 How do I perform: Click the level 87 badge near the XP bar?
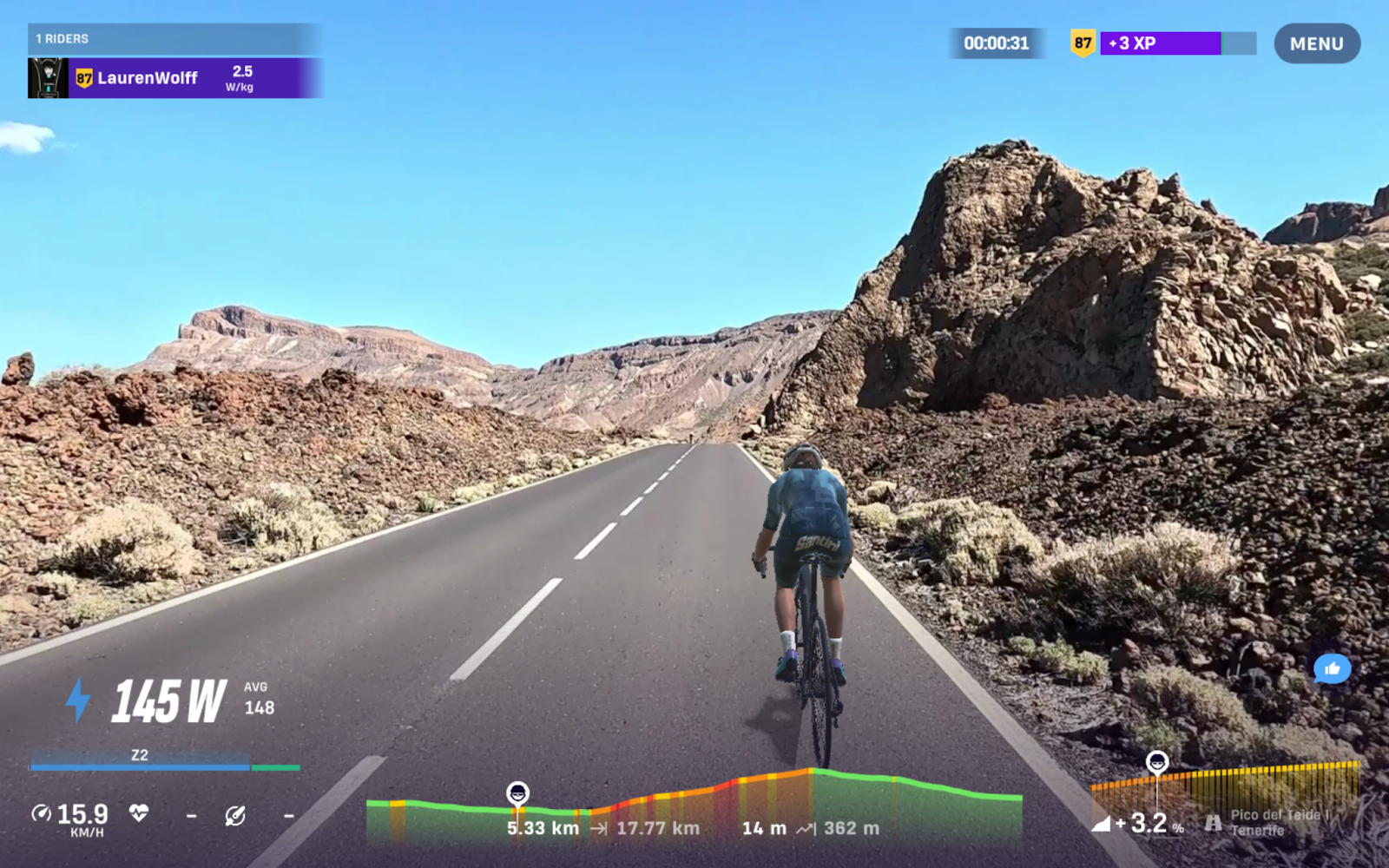(1082, 42)
